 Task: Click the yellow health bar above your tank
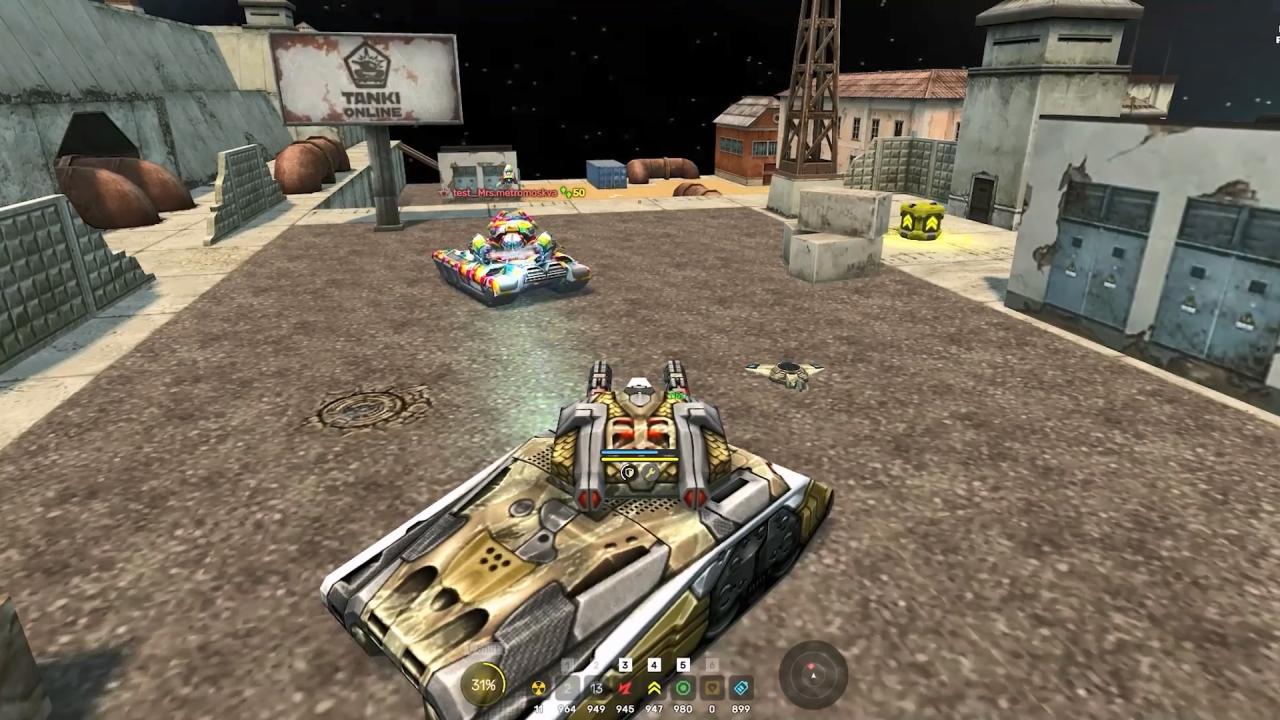click(639, 458)
